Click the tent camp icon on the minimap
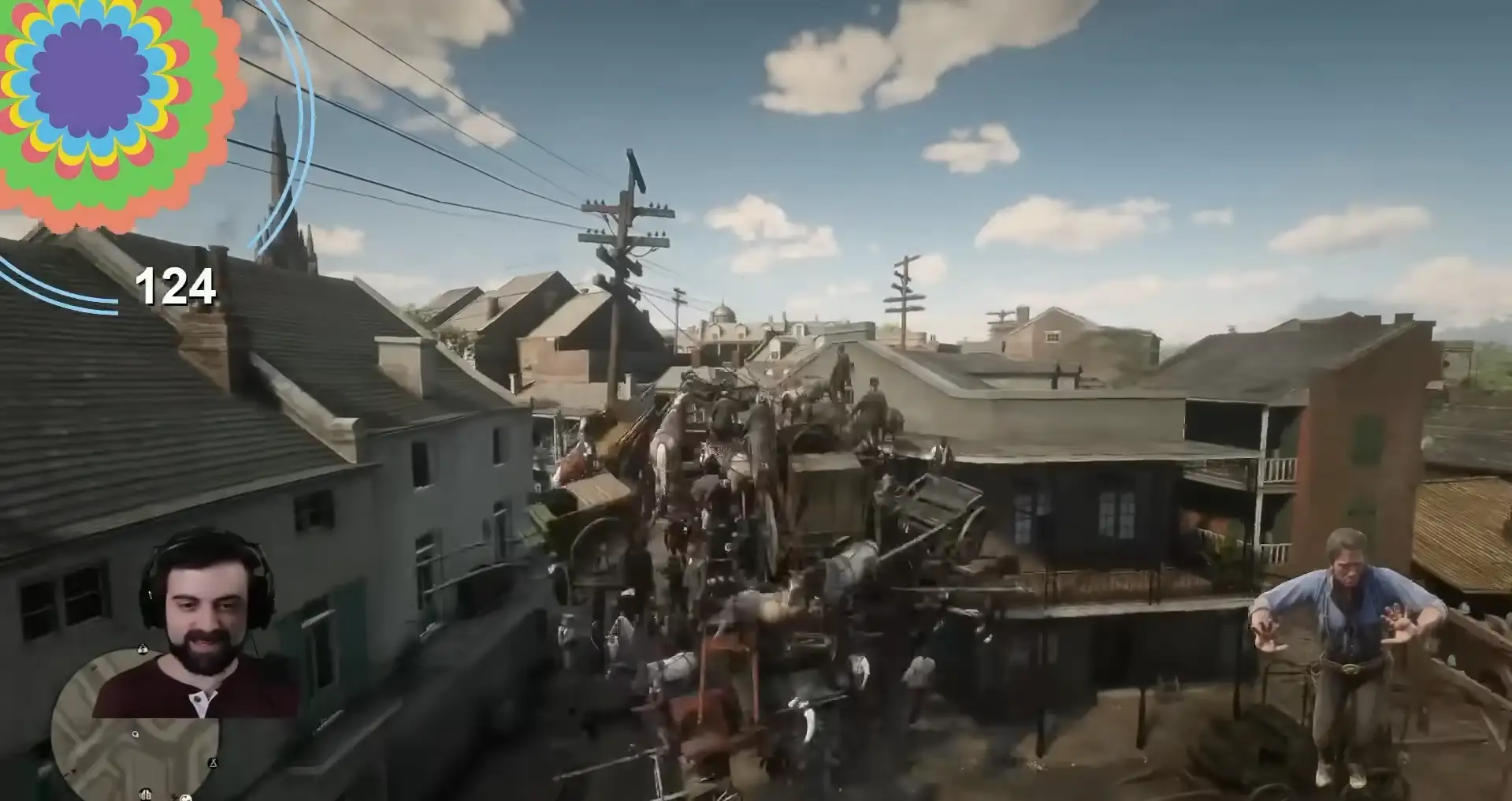 (214, 763)
